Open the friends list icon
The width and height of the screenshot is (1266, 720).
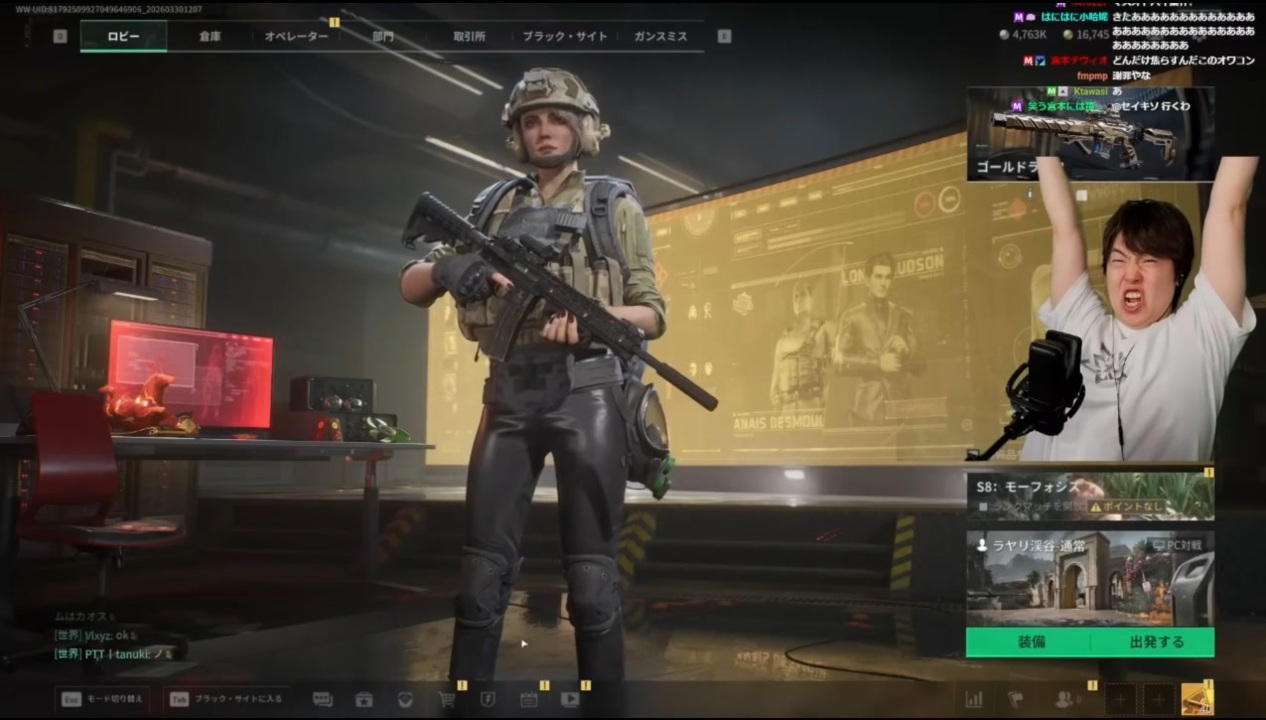click(1065, 699)
